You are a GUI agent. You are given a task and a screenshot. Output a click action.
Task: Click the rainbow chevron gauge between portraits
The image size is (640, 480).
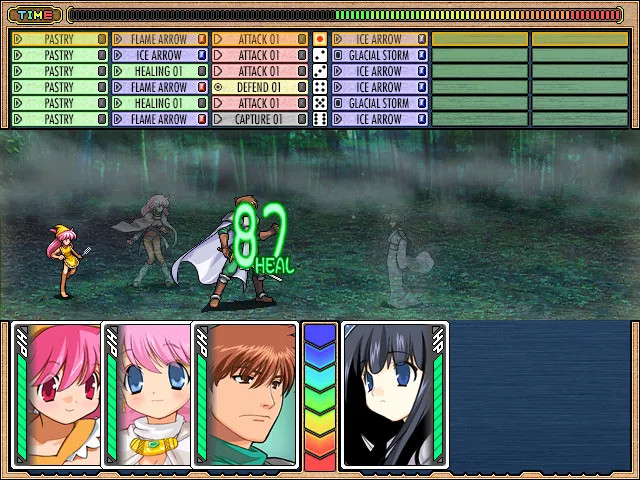[320, 396]
